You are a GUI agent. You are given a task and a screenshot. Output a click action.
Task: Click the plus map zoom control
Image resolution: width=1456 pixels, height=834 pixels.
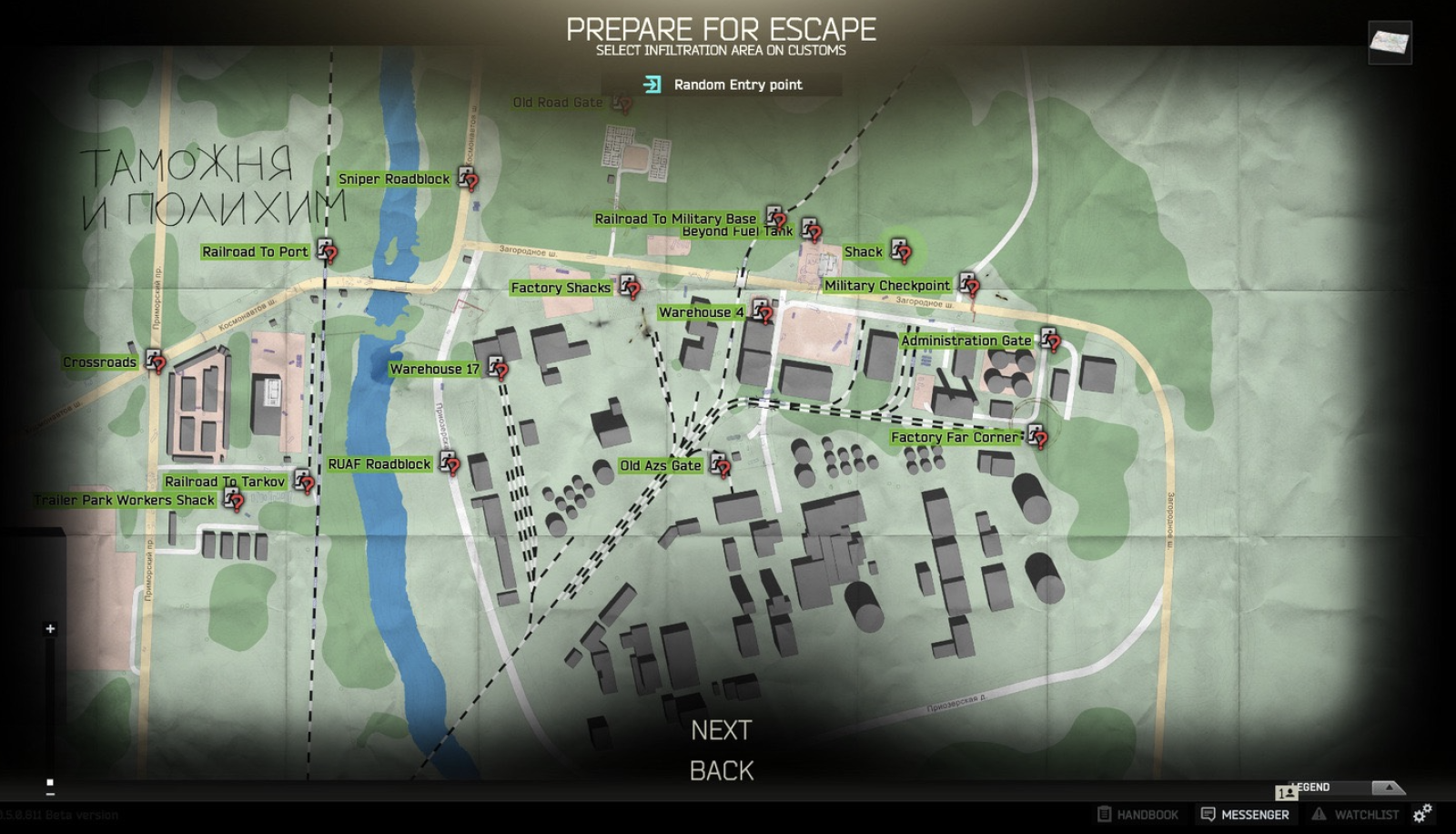48,628
